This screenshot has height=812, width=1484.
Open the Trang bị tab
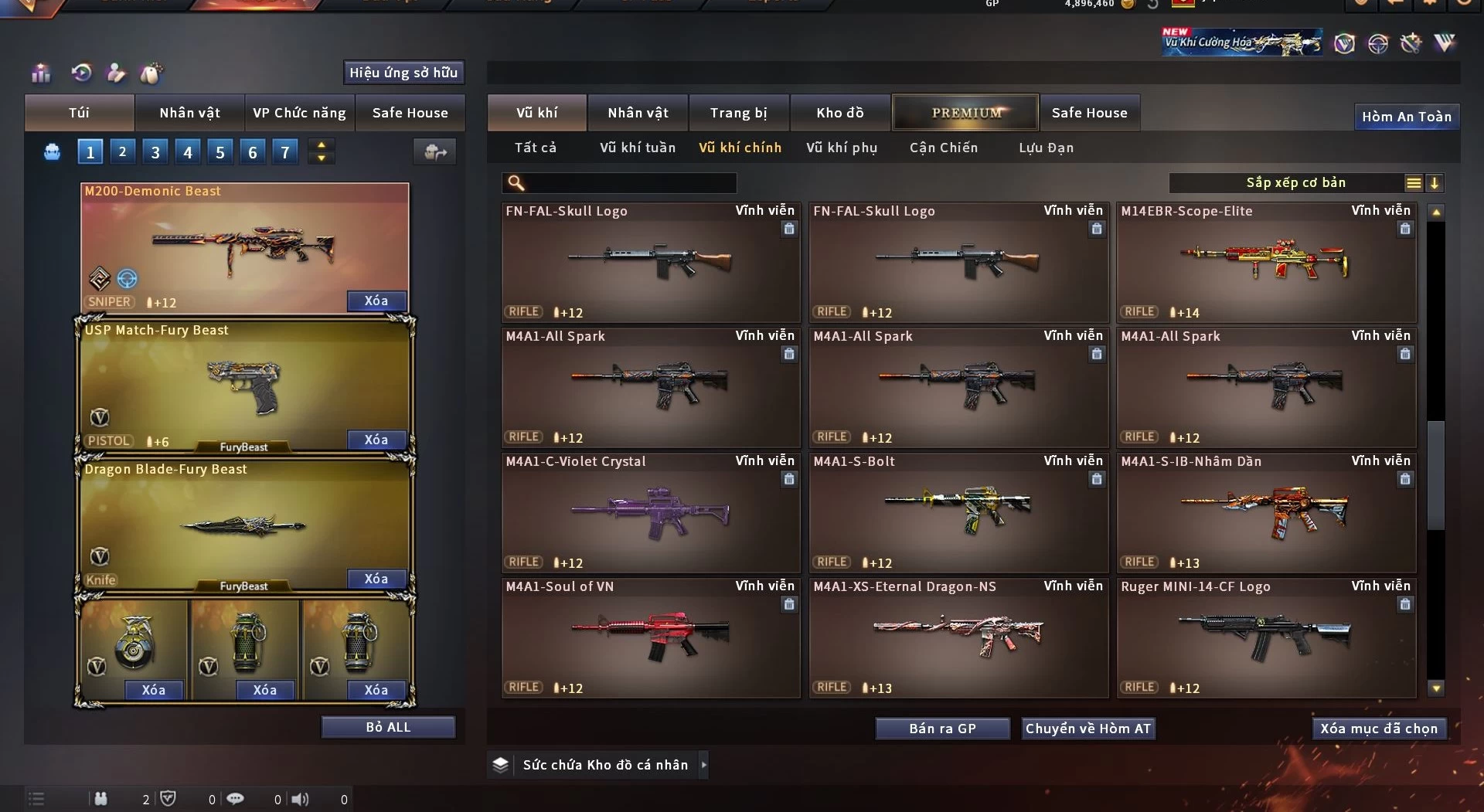coord(738,113)
